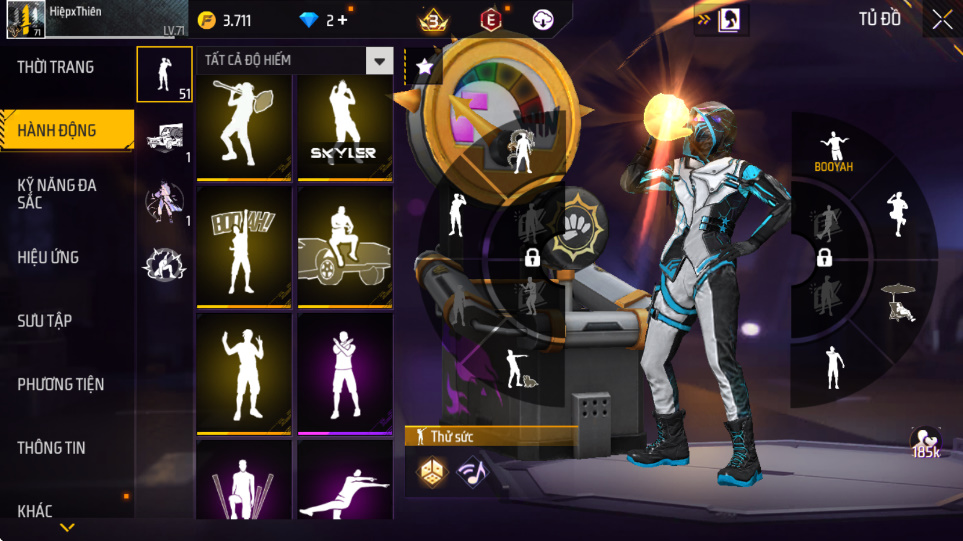
Task: Open the star favorites filter
Action: point(424,67)
